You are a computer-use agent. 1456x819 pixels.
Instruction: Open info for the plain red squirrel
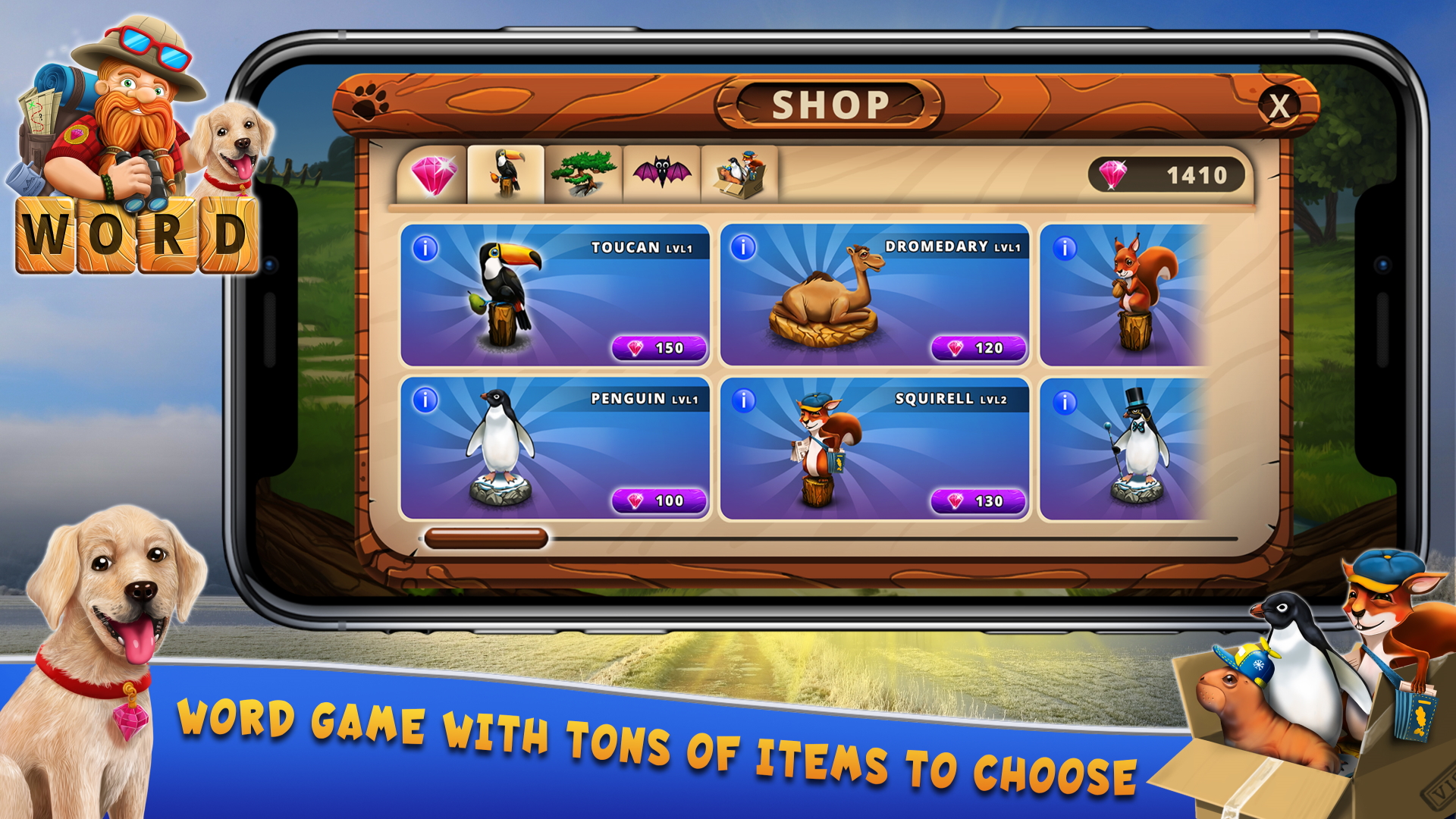[x=1065, y=248]
